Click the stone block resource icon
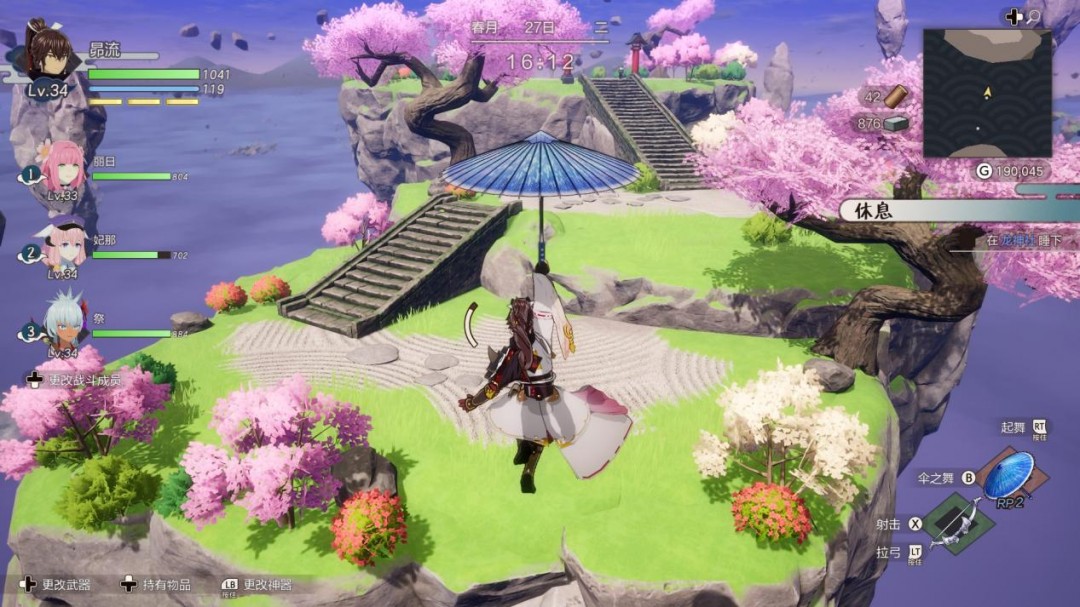Viewport: 1080px width, 607px height. (895, 123)
